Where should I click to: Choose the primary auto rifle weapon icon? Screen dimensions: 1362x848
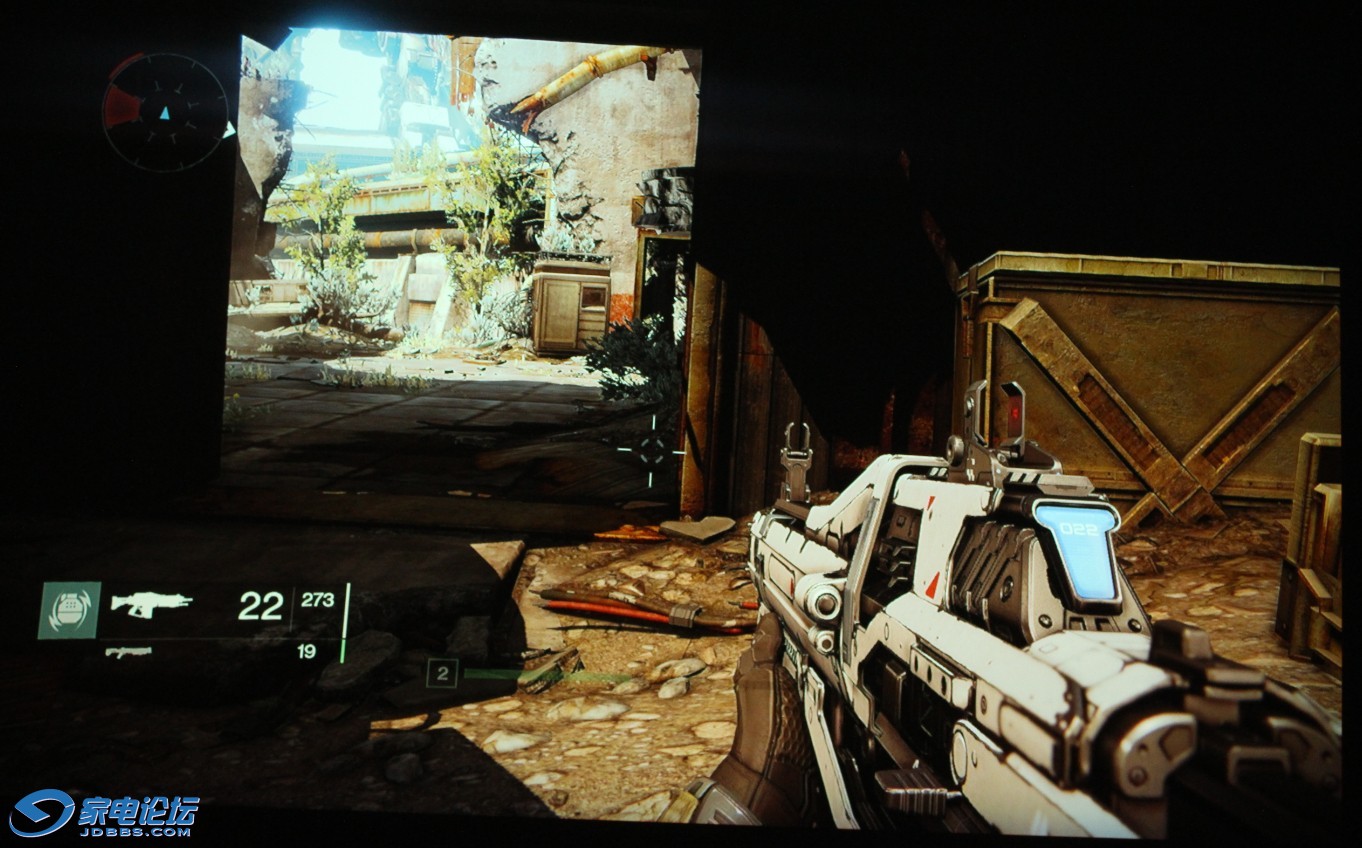coord(151,604)
